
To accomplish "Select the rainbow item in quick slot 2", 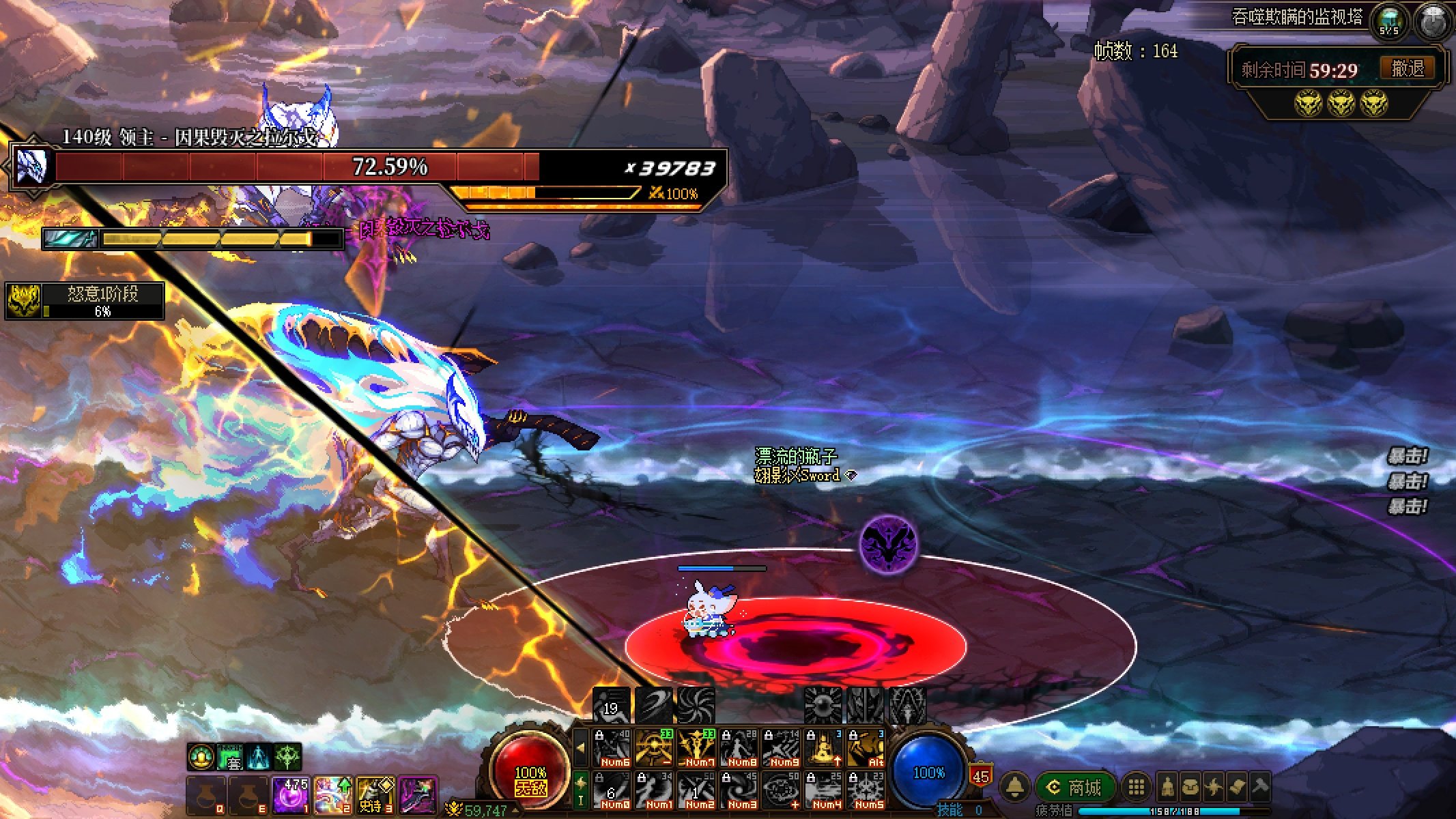I will tap(333, 796).
